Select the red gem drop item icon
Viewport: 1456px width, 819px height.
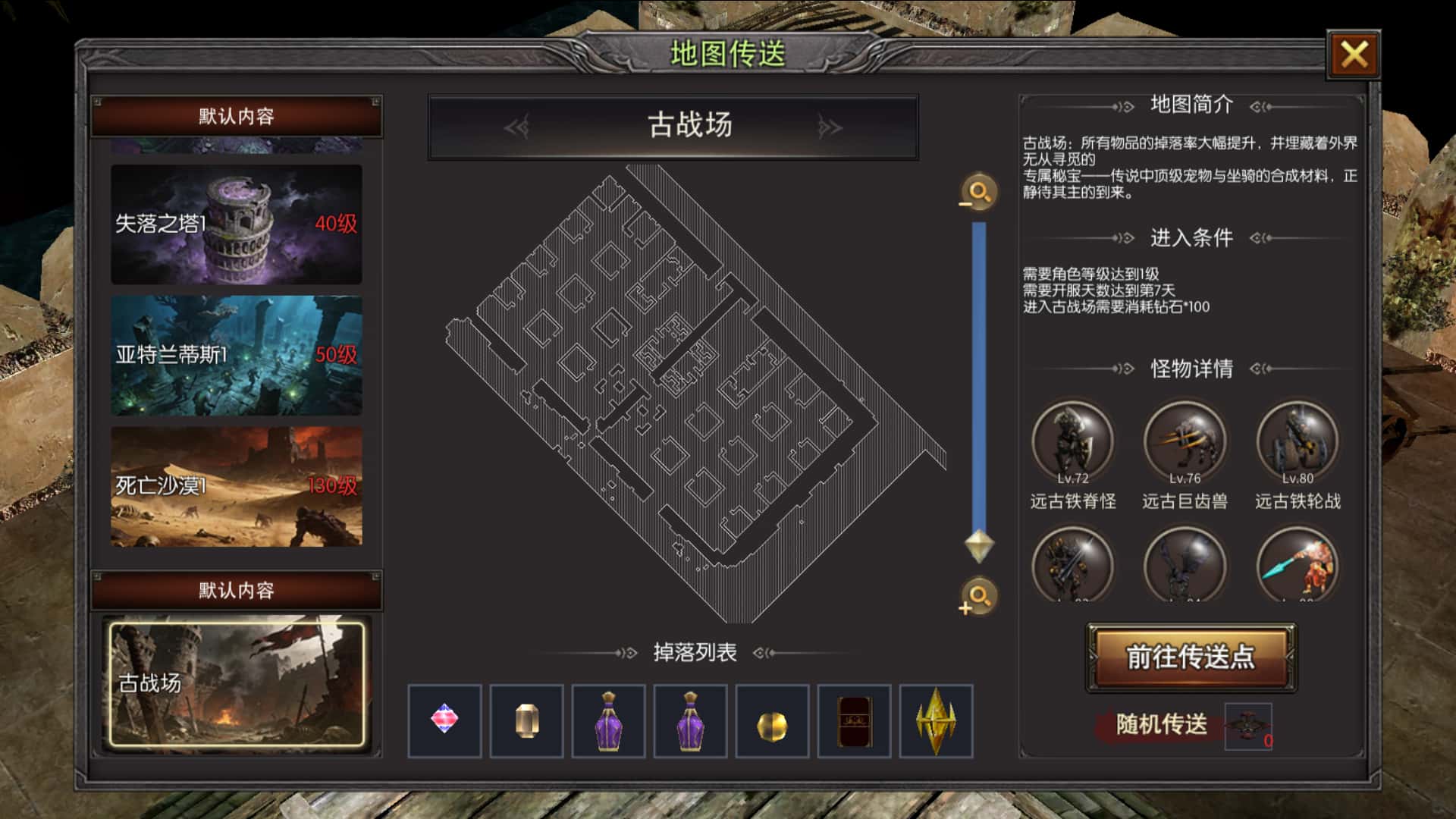[x=446, y=722]
